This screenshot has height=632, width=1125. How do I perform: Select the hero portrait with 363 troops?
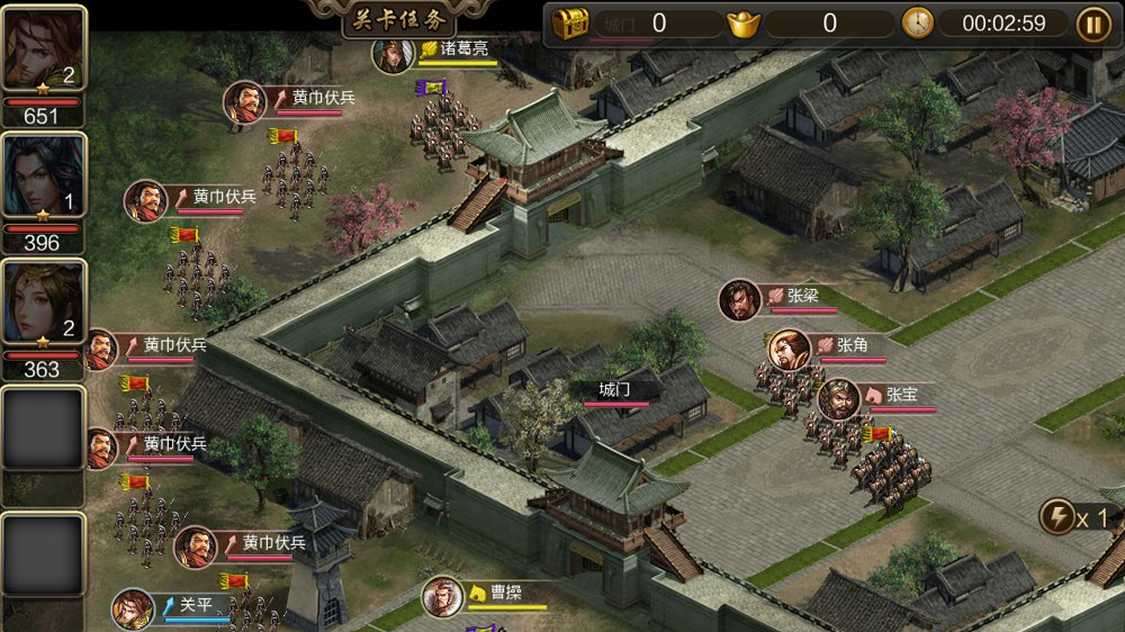[43, 303]
